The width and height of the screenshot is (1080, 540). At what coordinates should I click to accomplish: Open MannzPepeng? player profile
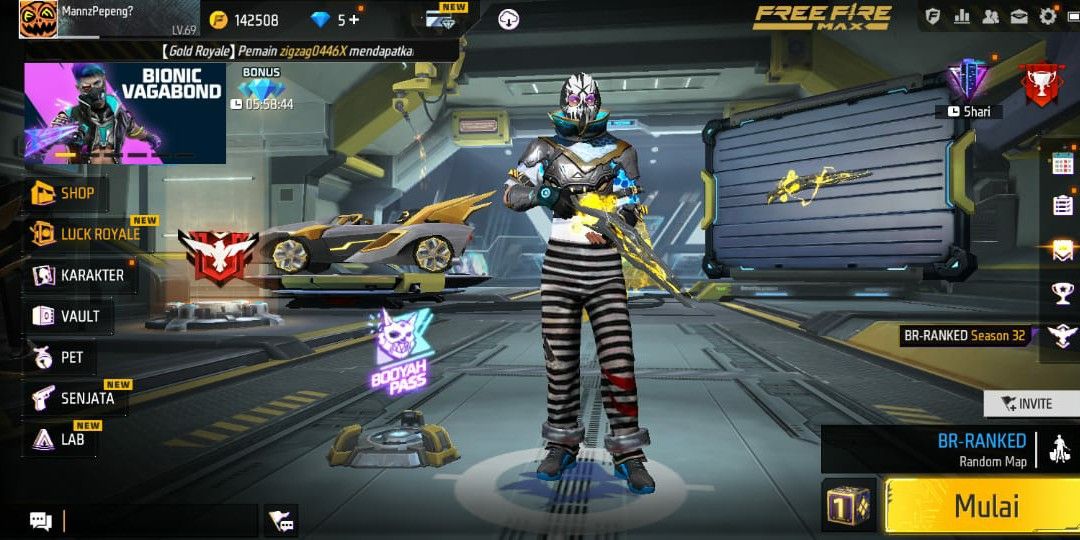tap(38, 19)
